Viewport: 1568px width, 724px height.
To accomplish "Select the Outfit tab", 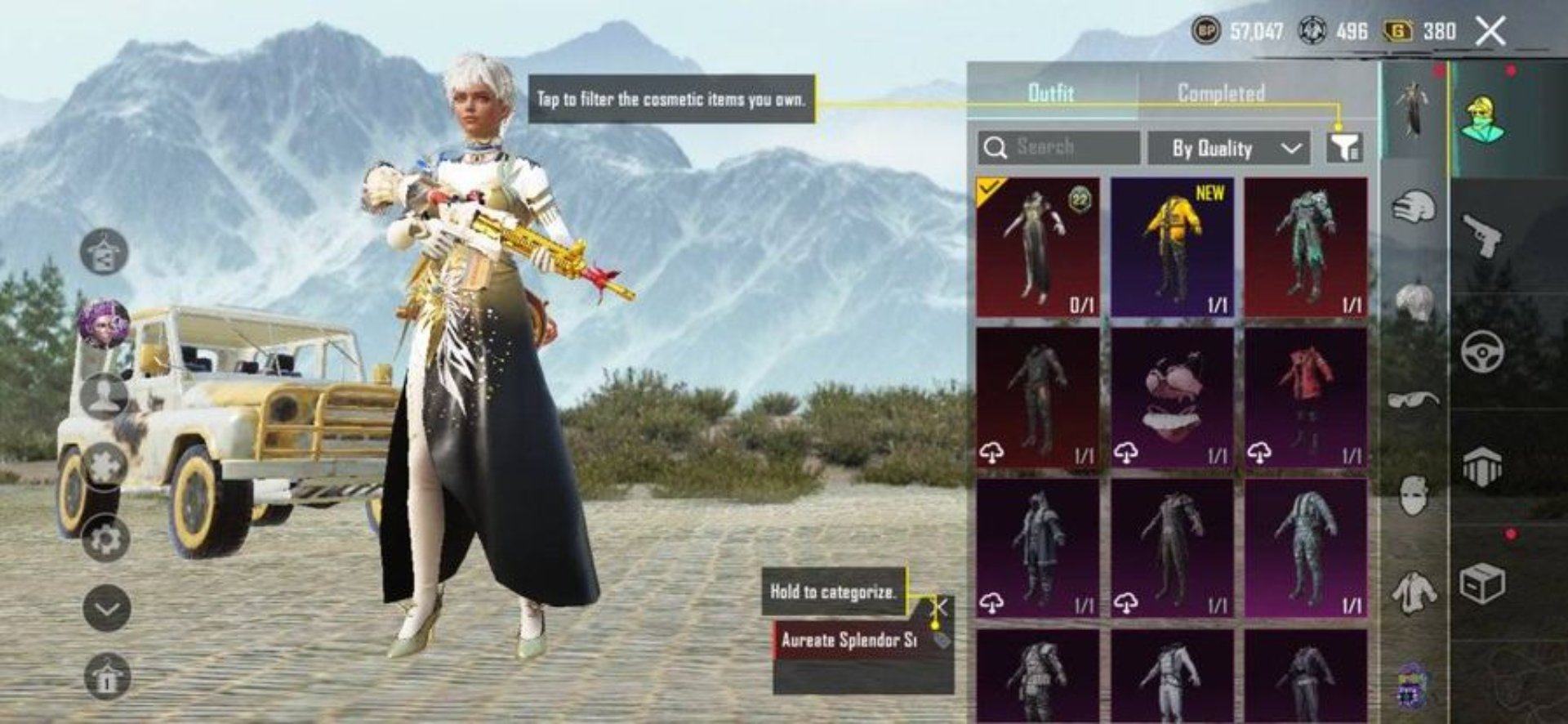I will point(1051,93).
